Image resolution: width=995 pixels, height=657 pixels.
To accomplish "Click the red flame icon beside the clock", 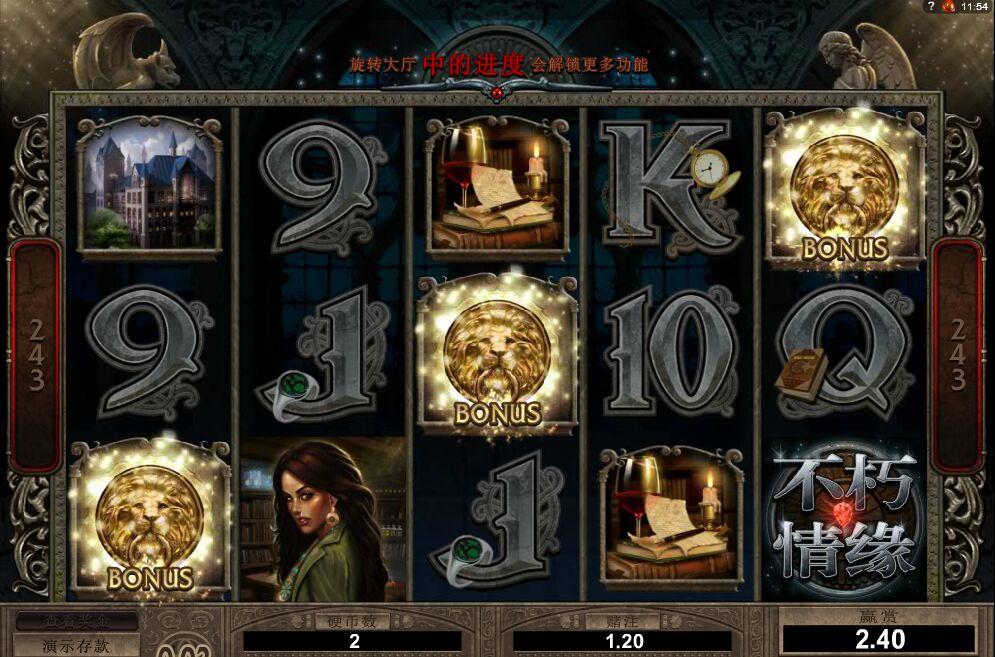I will (948, 6).
